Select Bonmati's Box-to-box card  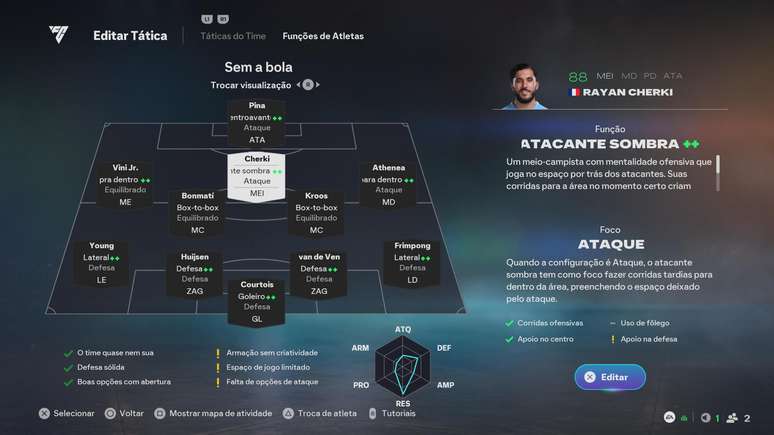coord(197,213)
